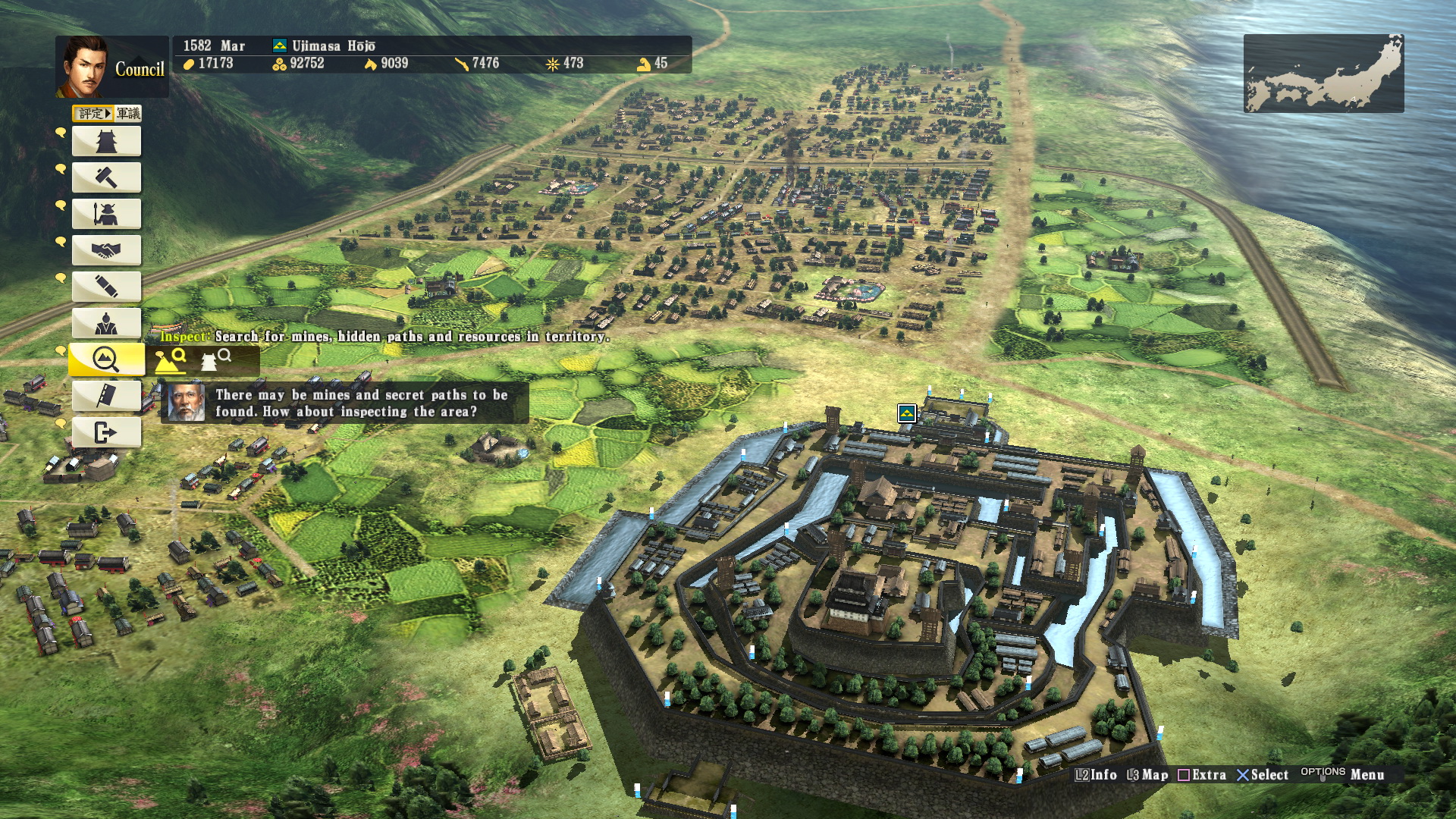Click the highlighted Inspect magnifier button
Screen dimensions: 1456x819
[106, 359]
